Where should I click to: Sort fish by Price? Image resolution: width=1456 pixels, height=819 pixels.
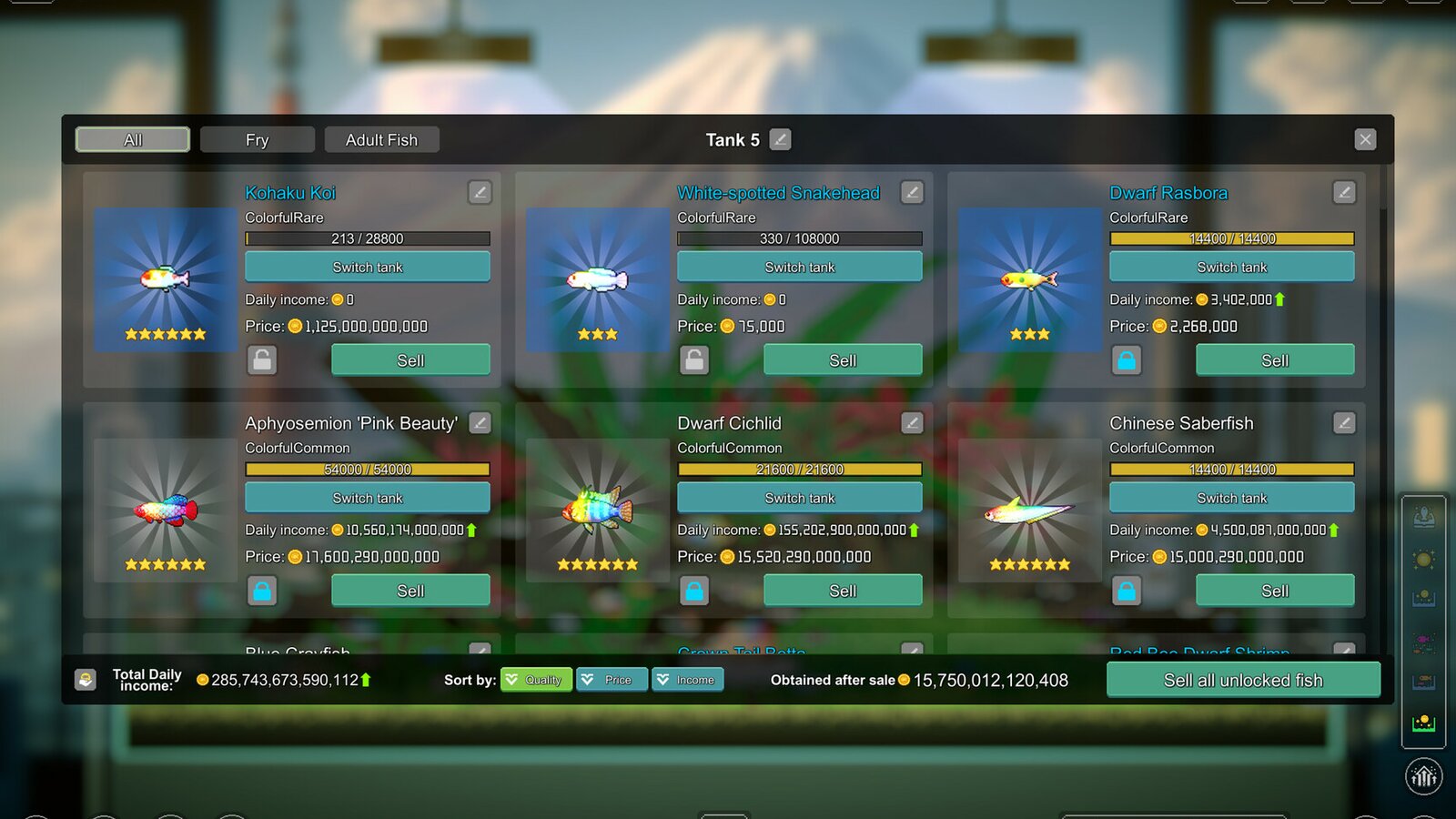612,680
